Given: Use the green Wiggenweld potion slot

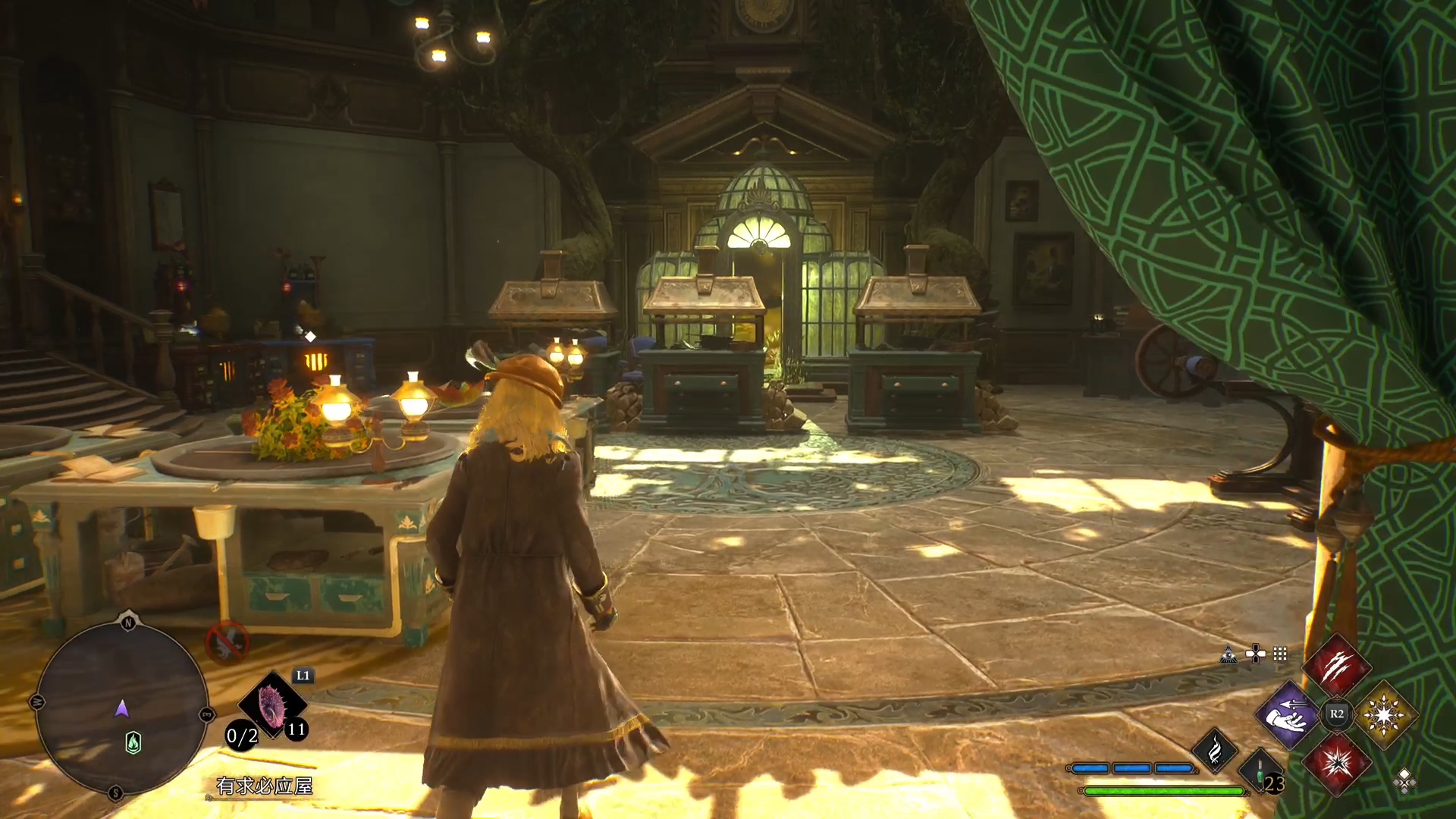Looking at the screenshot, I should click(1260, 770).
